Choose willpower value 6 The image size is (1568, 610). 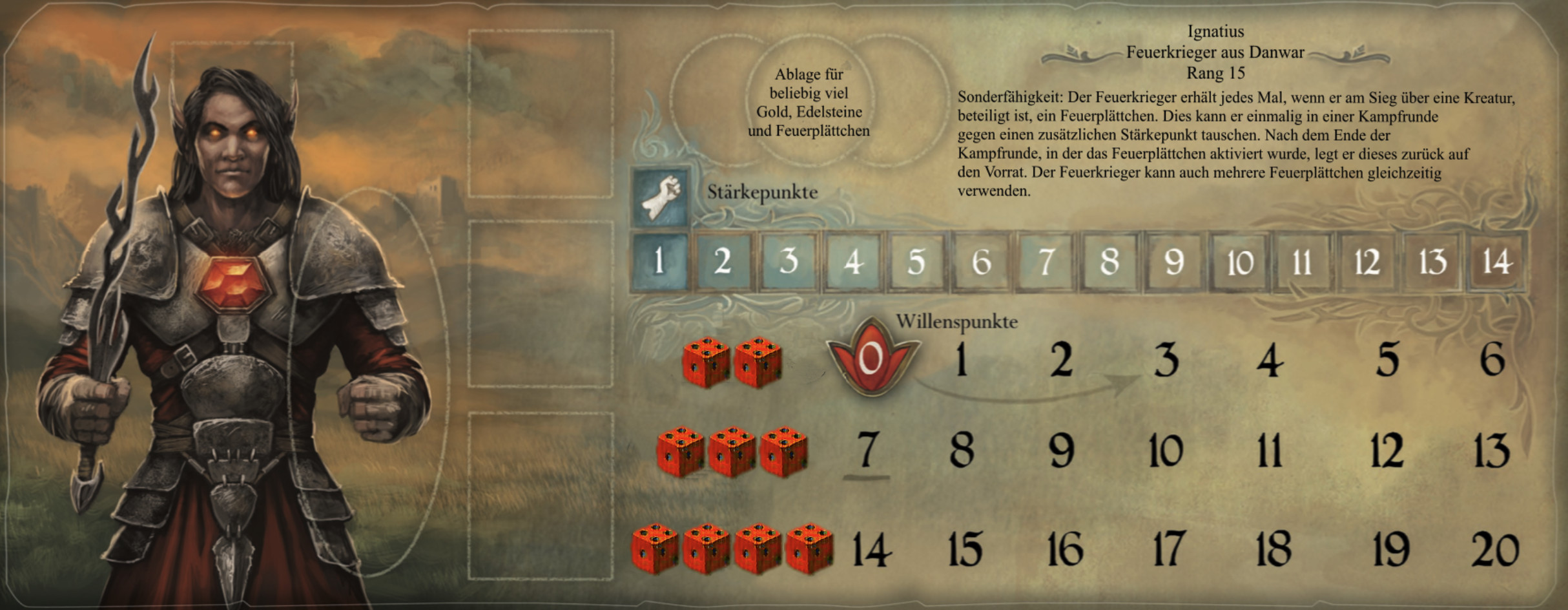[1492, 360]
